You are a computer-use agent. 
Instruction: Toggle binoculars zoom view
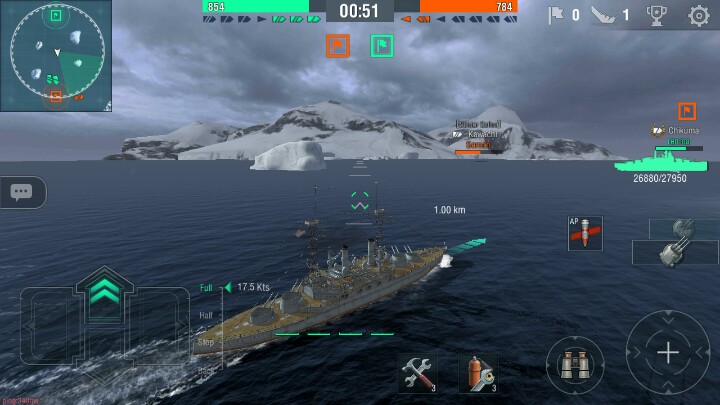point(575,364)
